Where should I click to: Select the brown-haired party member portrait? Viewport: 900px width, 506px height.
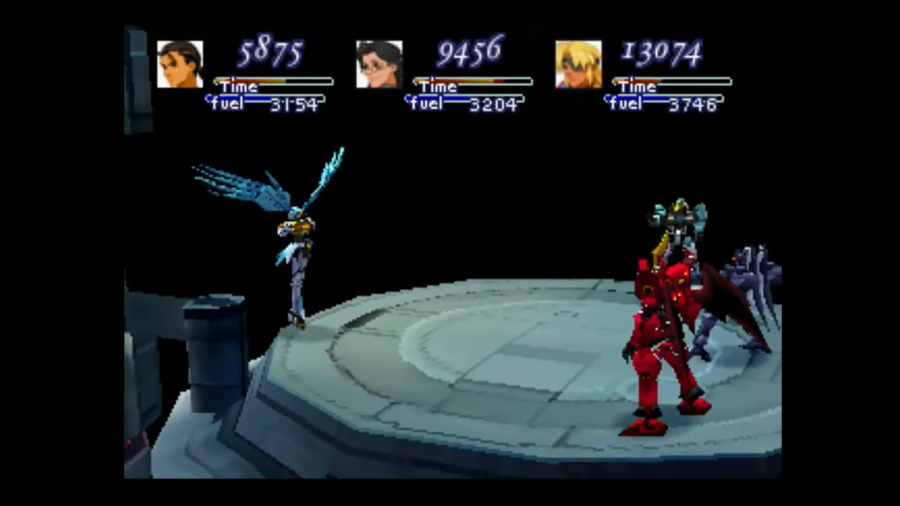click(180, 65)
